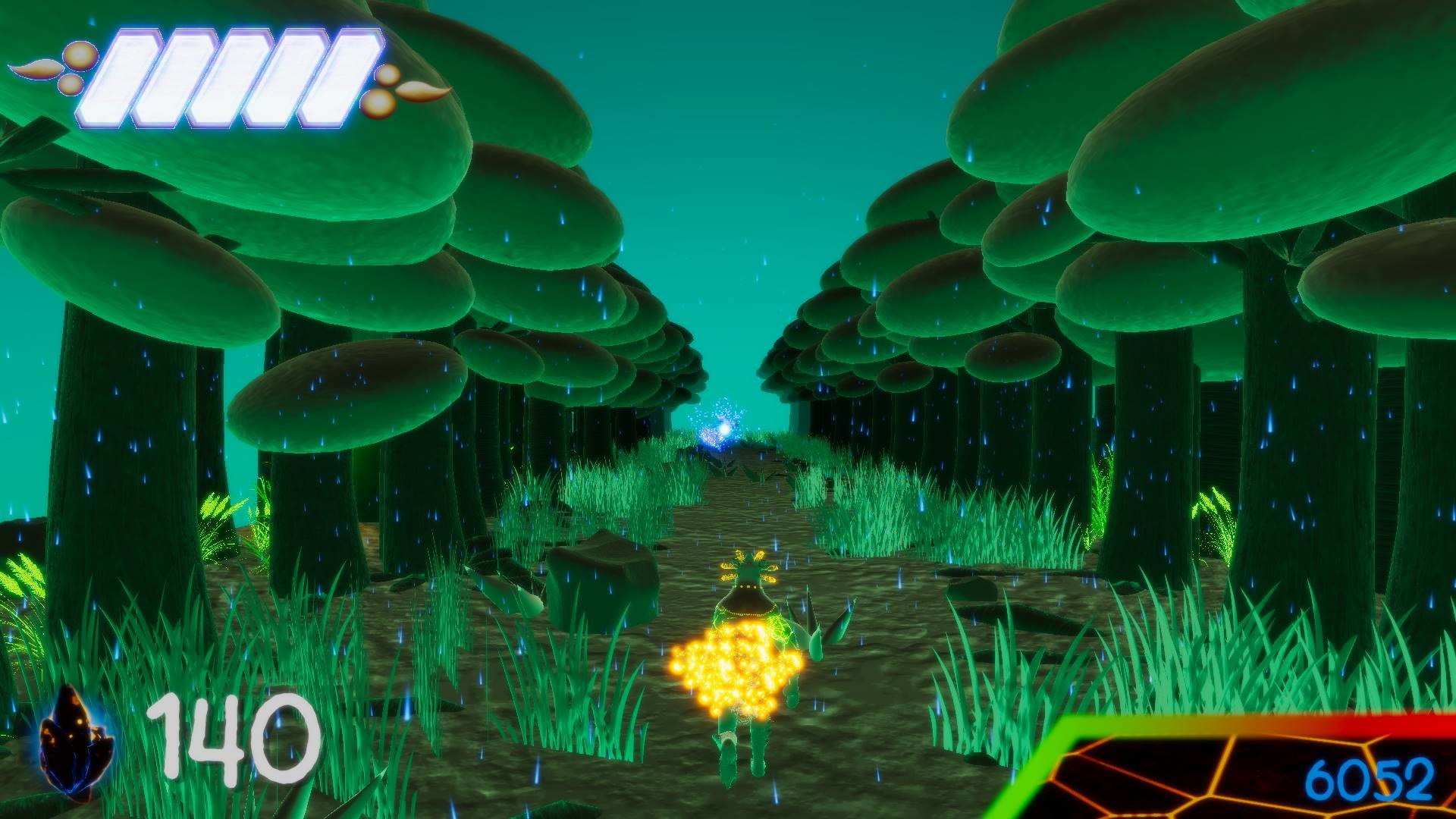Image resolution: width=1456 pixels, height=819 pixels.
Task: Click the second health bar segment
Action: click(x=178, y=76)
